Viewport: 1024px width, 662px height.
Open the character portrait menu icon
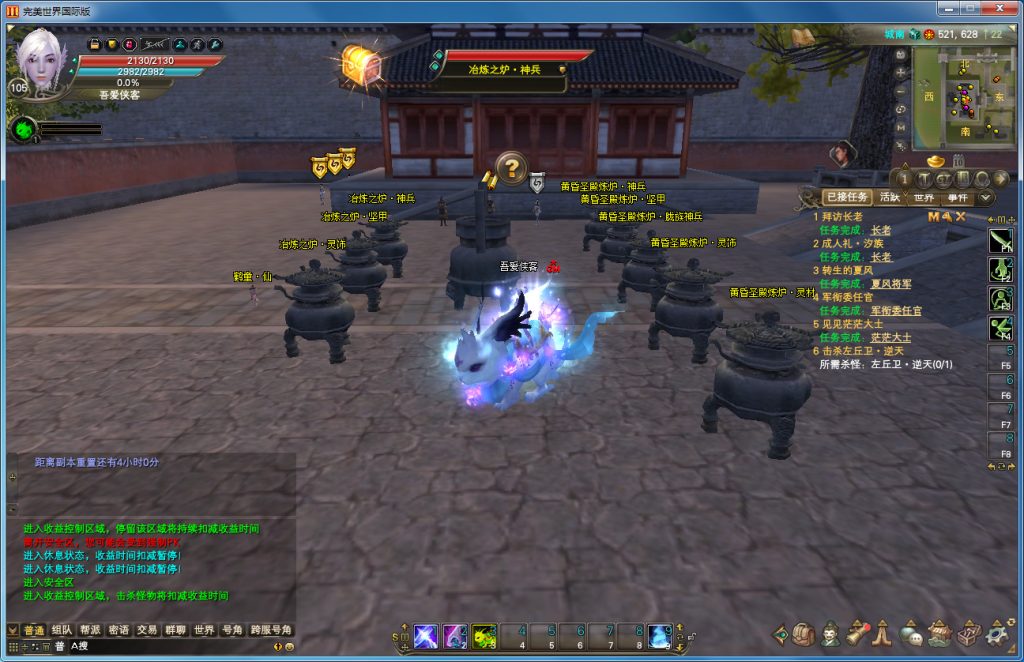coord(831,634)
